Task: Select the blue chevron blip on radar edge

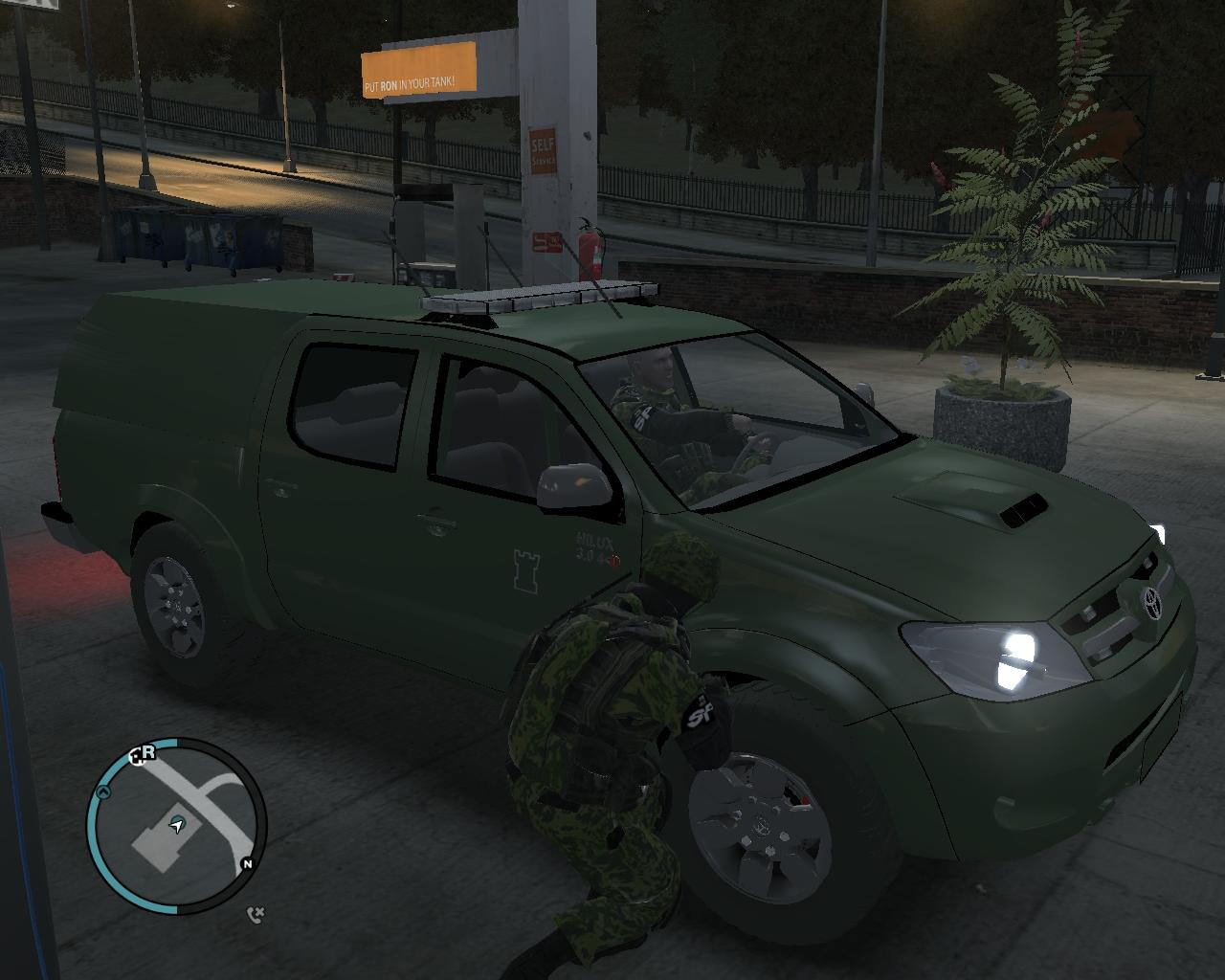Action: 103,792
